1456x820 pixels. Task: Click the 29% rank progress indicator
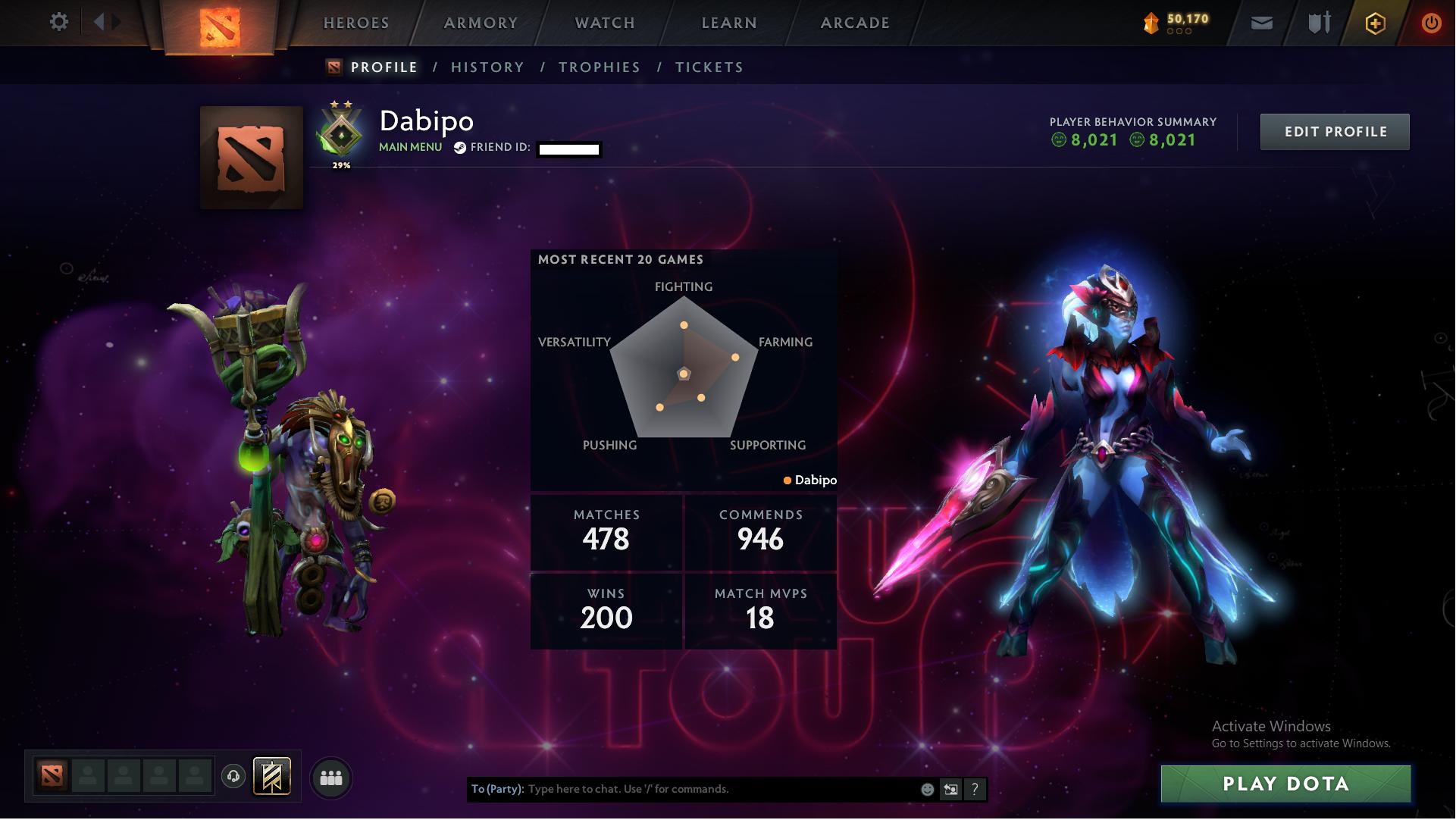(343, 164)
